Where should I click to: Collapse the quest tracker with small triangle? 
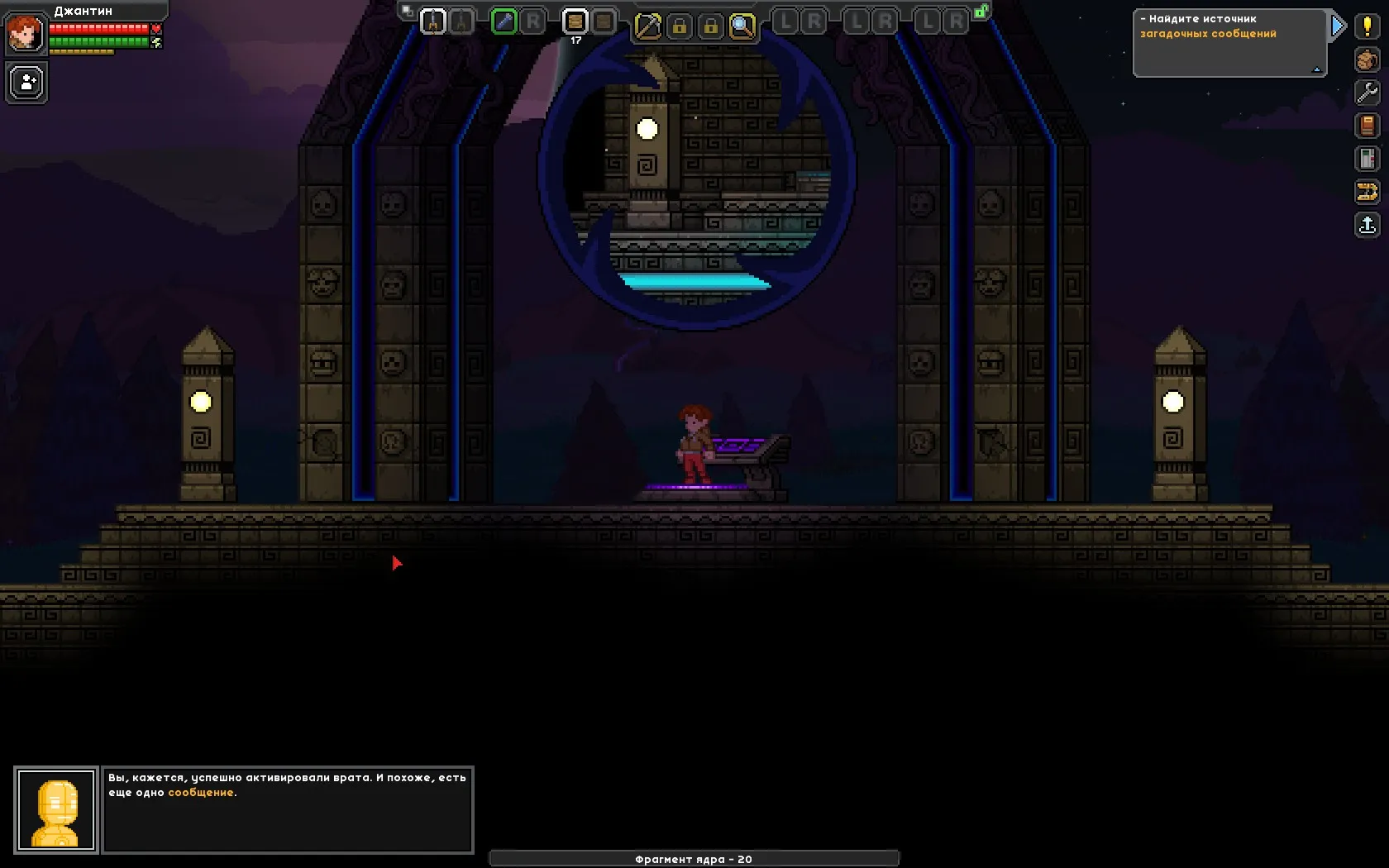click(1317, 70)
